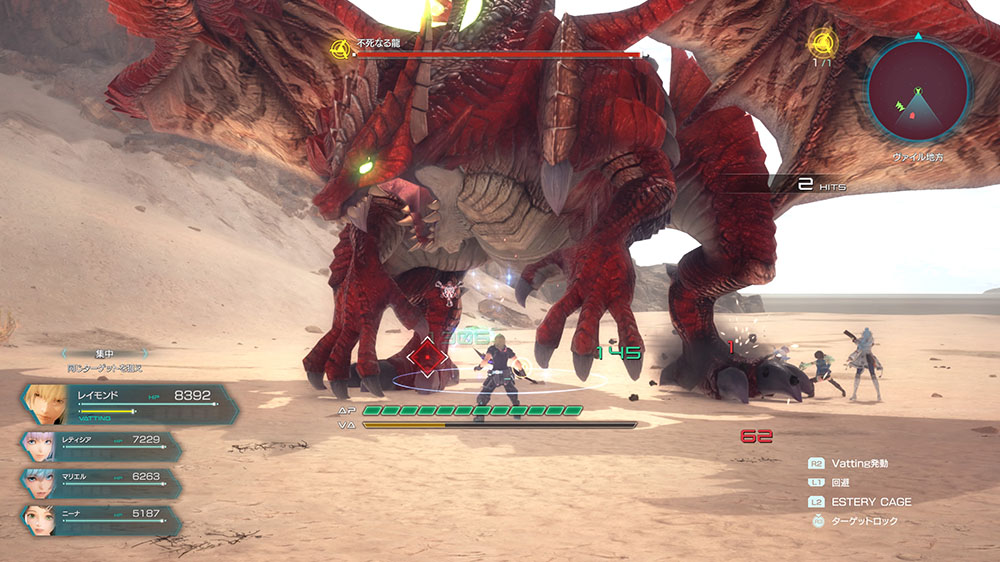Pick ニーナ's party panel
Viewport: 1000px width, 562px height.
click(x=100, y=519)
